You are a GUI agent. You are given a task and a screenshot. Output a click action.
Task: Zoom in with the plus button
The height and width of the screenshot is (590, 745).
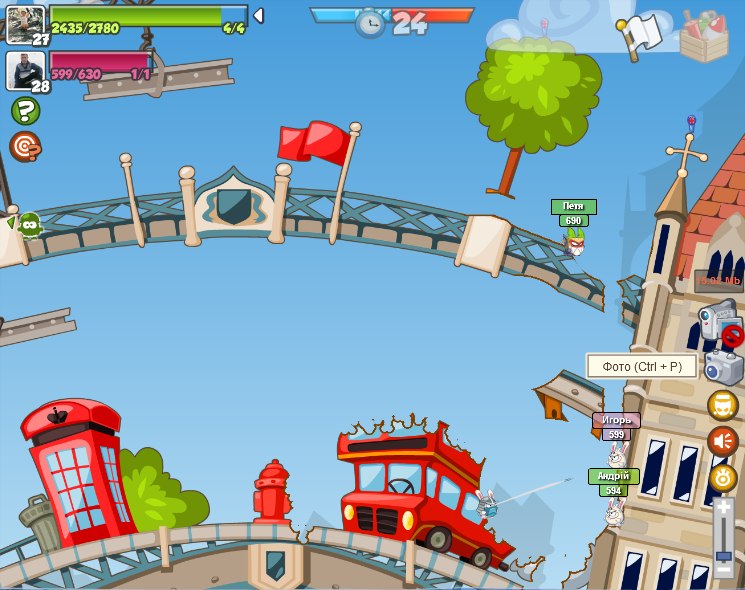tap(723, 508)
